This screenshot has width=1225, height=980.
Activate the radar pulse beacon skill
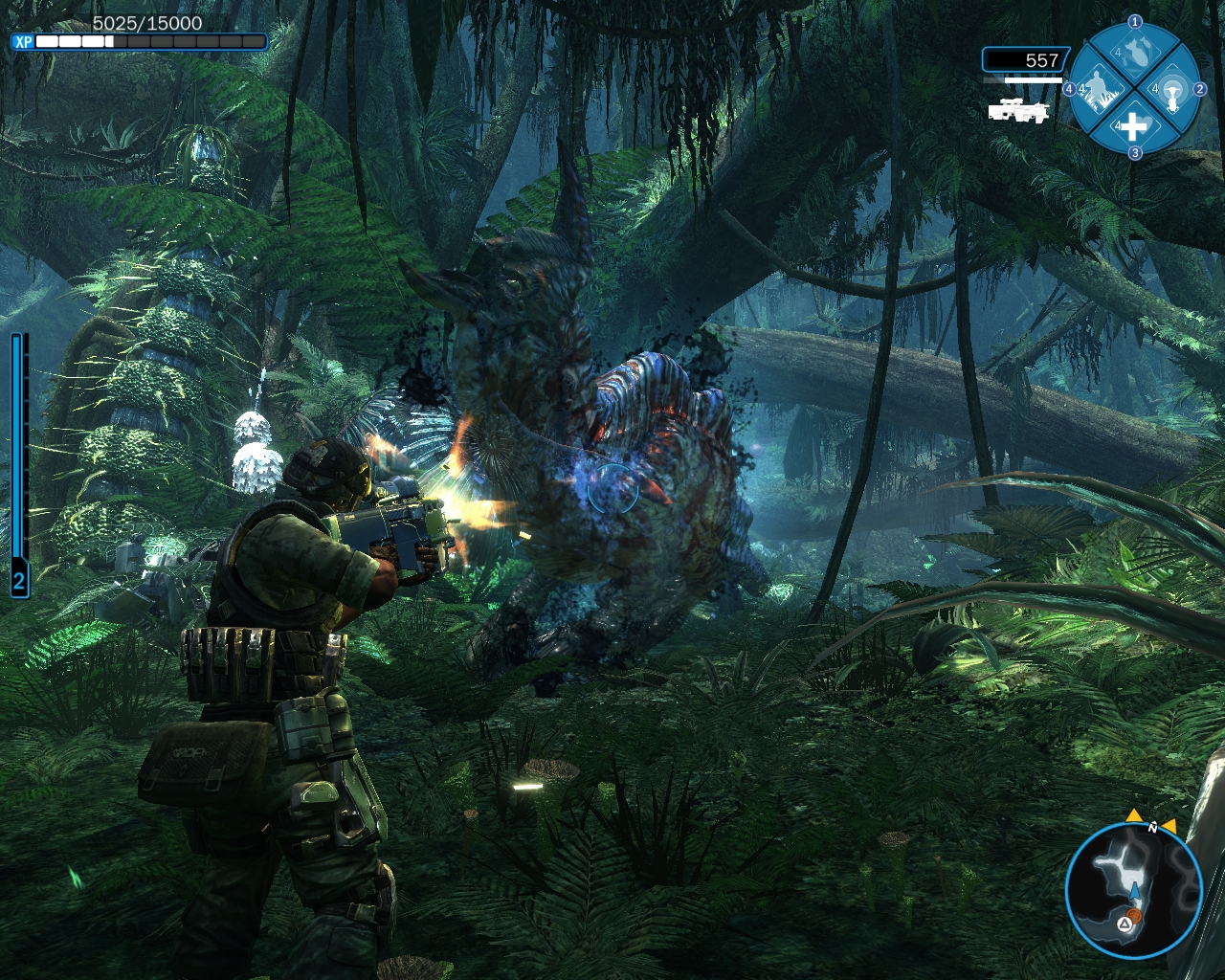click(x=1170, y=92)
